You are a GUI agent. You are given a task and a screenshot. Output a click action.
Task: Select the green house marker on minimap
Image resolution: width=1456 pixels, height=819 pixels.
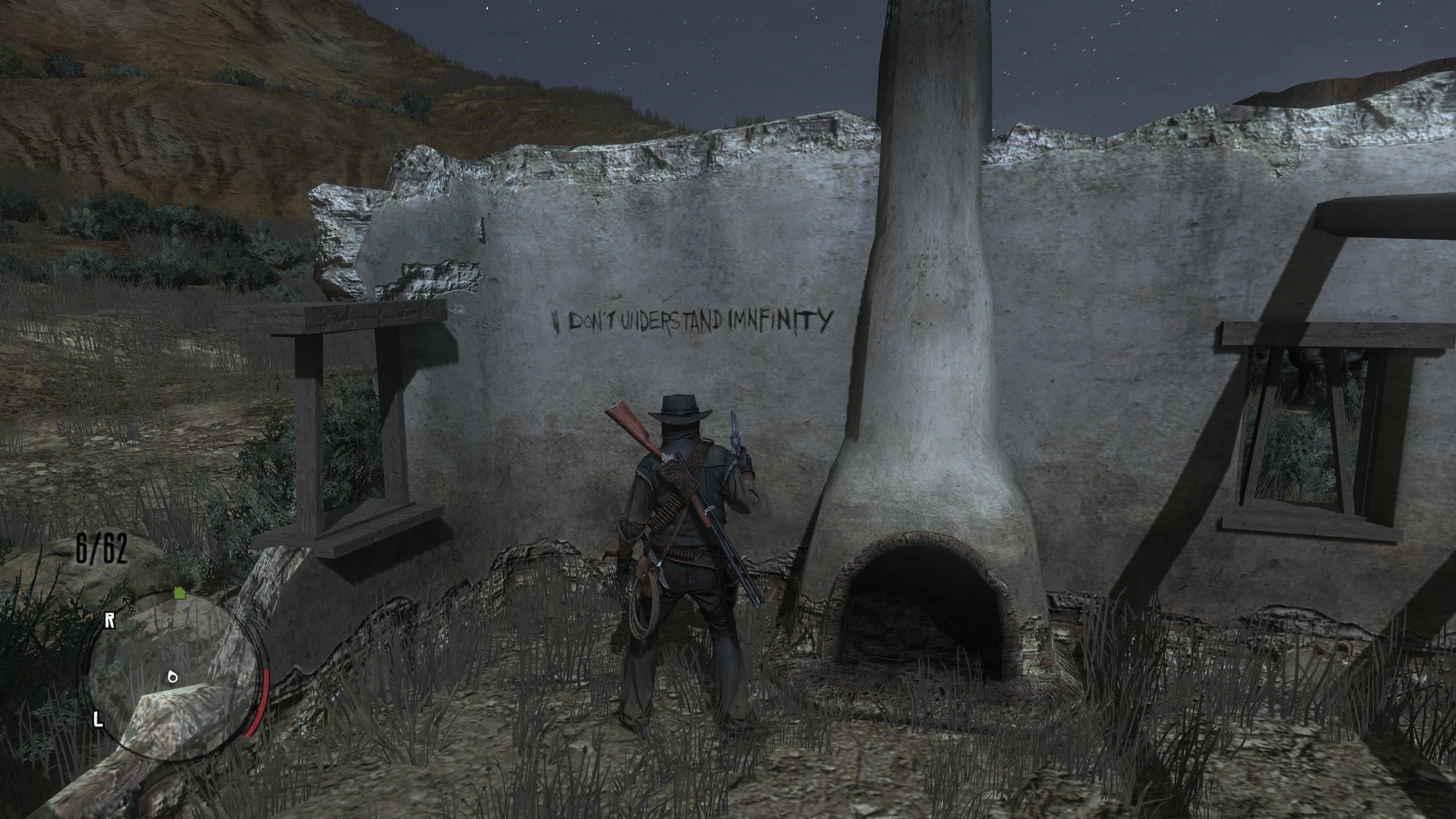click(x=180, y=592)
